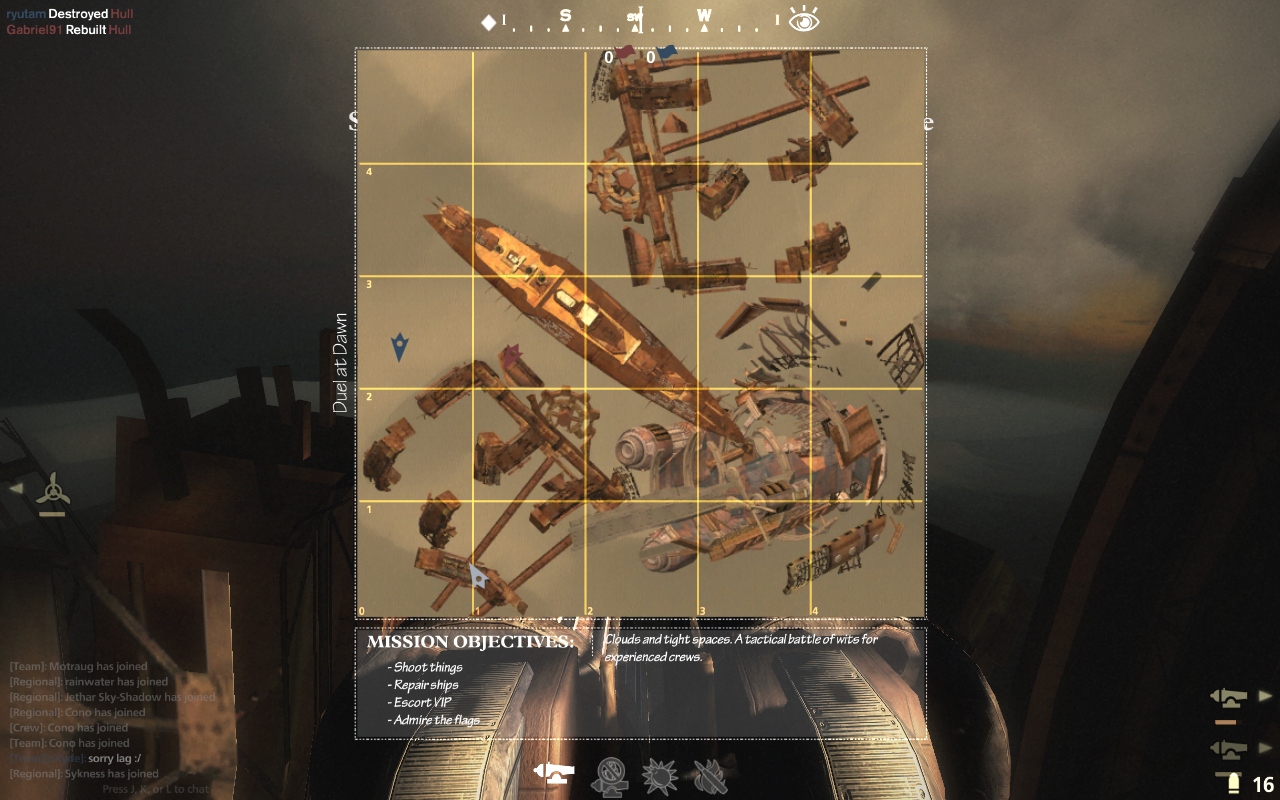This screenshot has width=1280, height=800.
Task: Click the disabled mounted-gun skill icon
Action: click(610, 776)
